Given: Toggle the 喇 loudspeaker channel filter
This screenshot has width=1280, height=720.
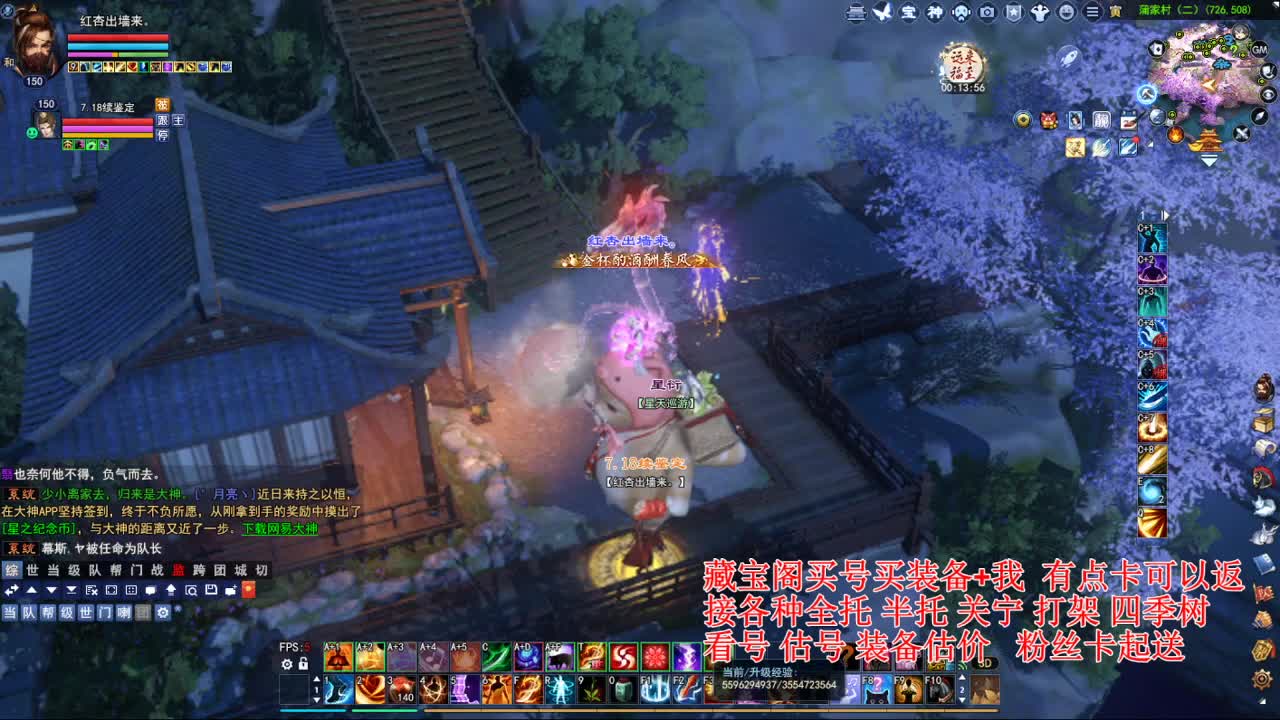Looking at the screenshot, I should coord(124,612).
